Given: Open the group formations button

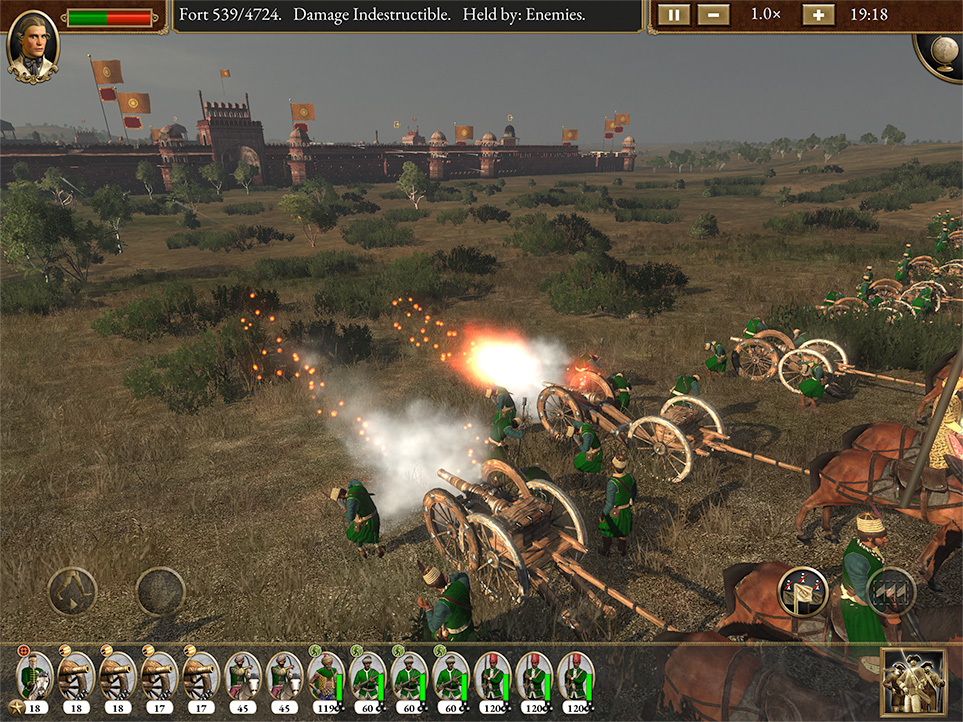Looking at the screenshot, I should (x=891, y=592).
